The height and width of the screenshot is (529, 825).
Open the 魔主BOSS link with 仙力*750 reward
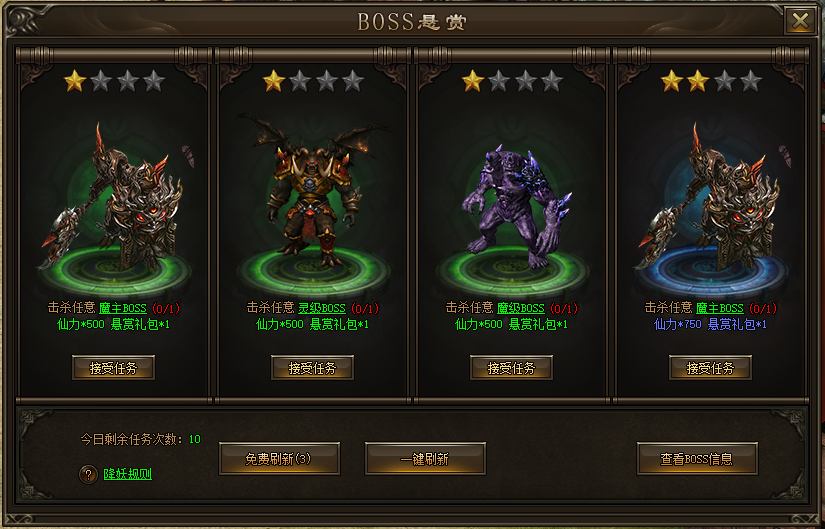point(720,308)
